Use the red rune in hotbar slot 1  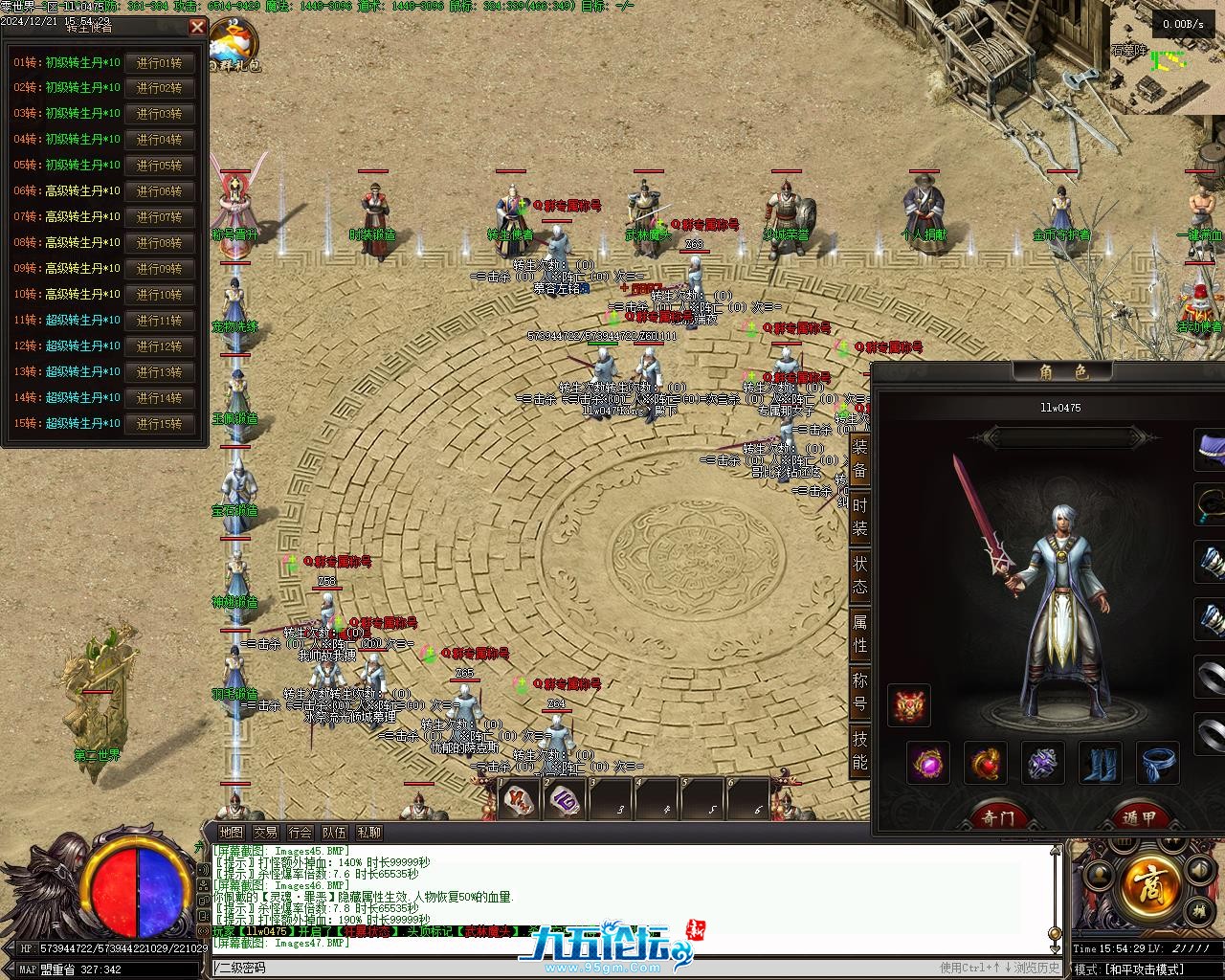(519, 800)
